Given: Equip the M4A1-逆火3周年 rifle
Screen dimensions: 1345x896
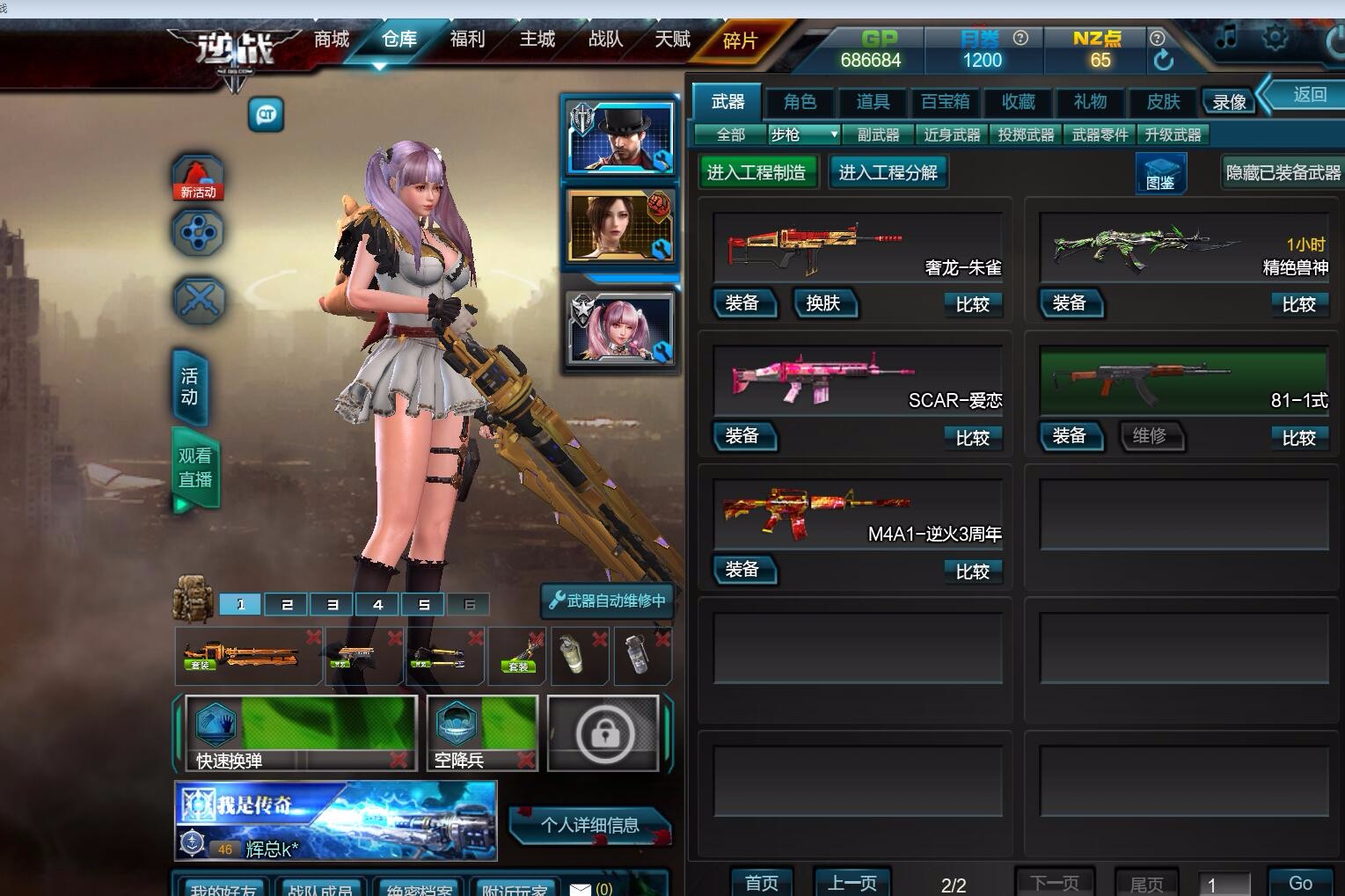Looking at the screenshot, I should click(742, 570).
